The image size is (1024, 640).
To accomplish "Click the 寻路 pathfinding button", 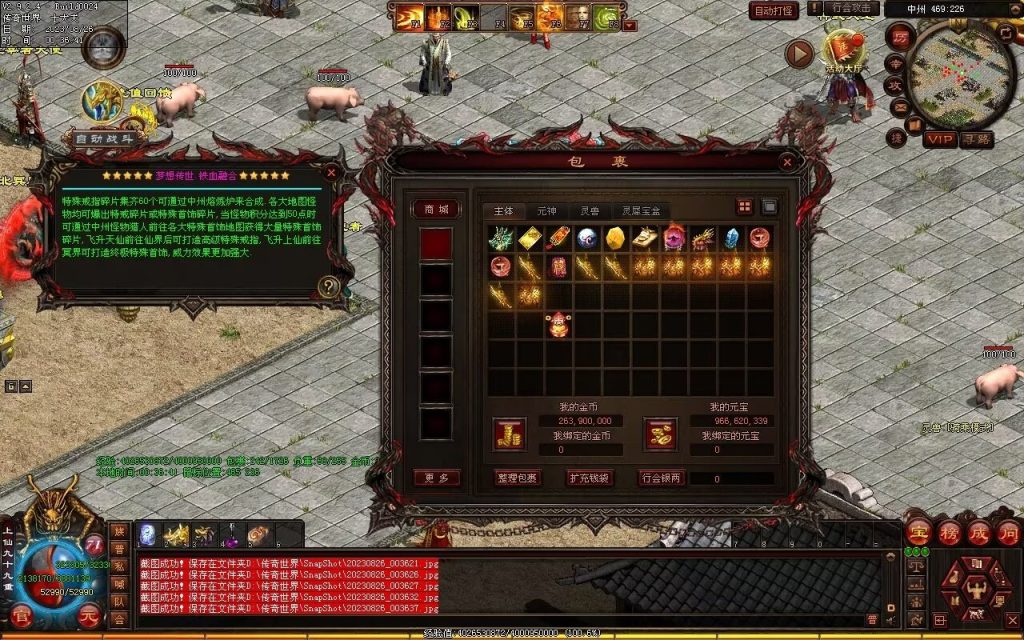I will coord(976,139).
